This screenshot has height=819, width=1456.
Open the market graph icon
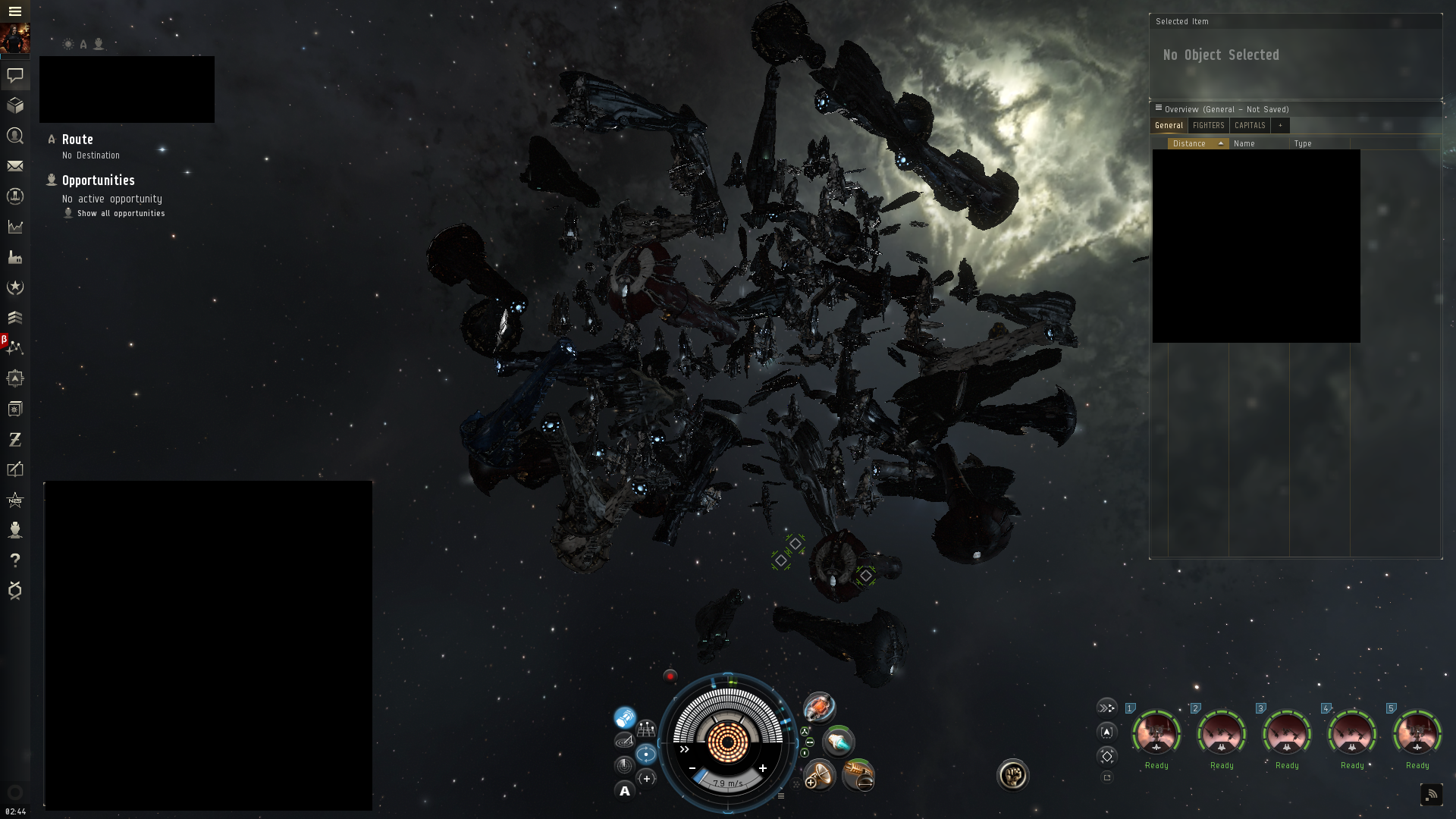(x=15, y=227)
